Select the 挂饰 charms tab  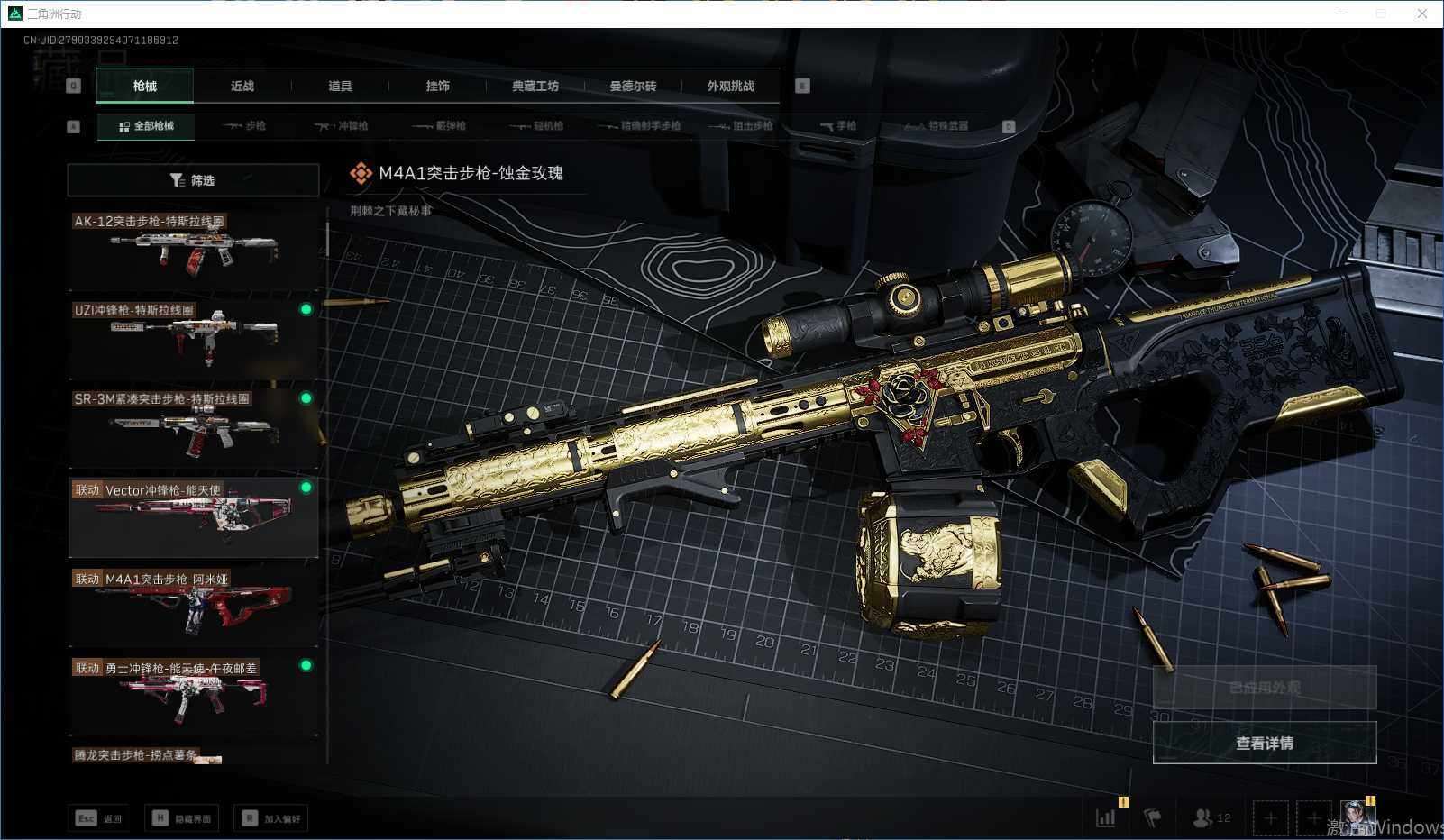437,86
